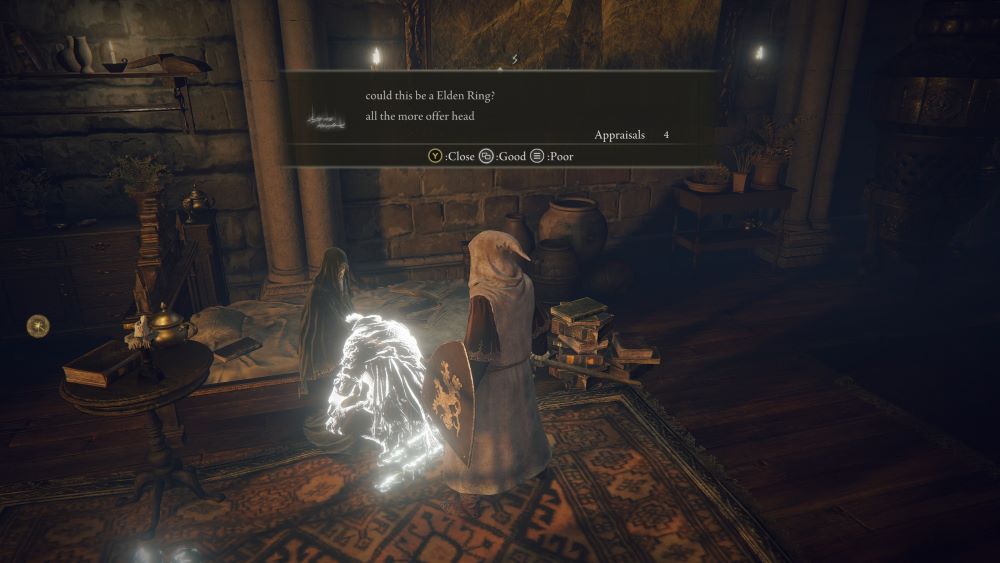Select the white message rune glyph
Image resolution: width=1000 pixels, height=563 pixels.
[x=326, y=120]
